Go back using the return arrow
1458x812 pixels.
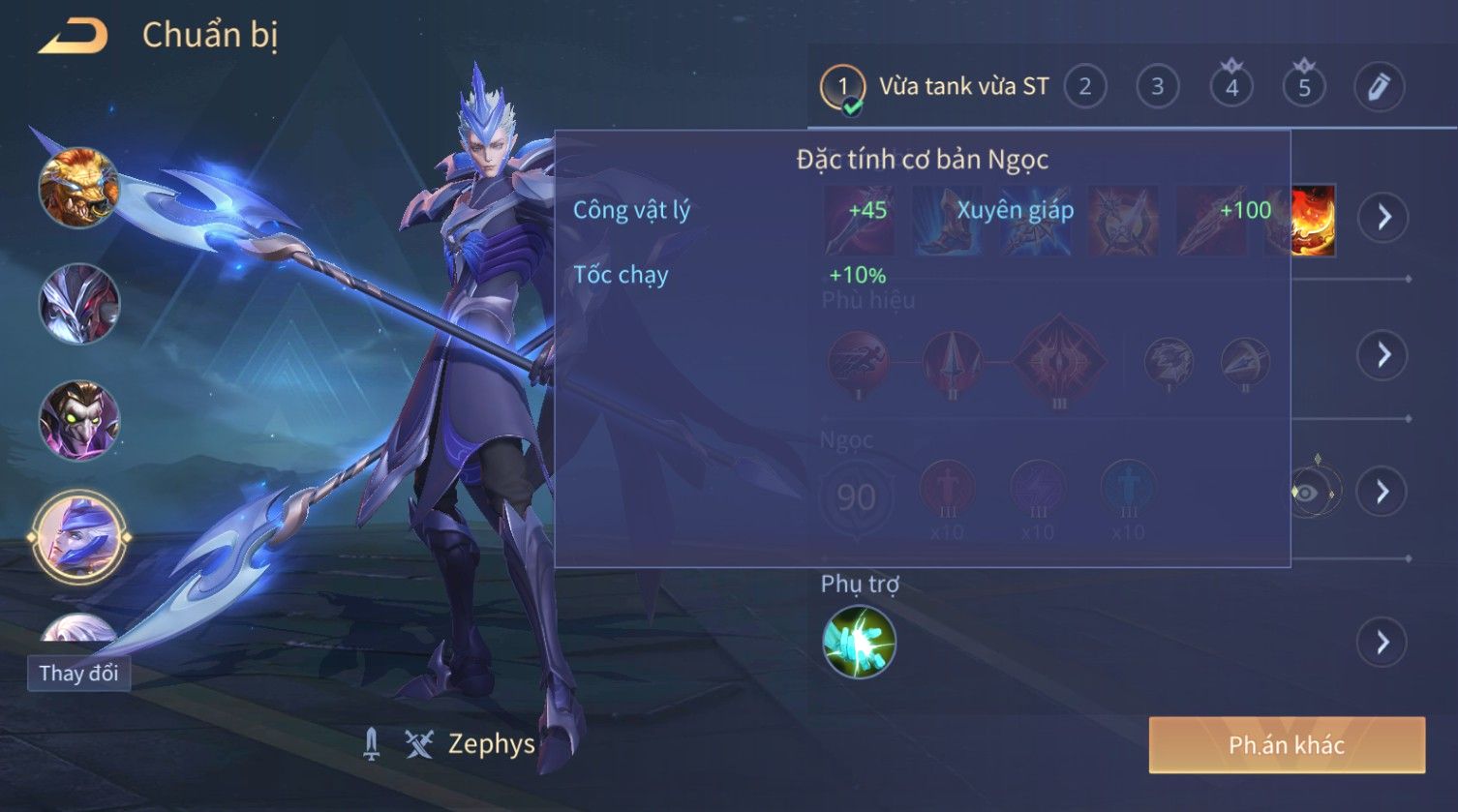point(74,37)
